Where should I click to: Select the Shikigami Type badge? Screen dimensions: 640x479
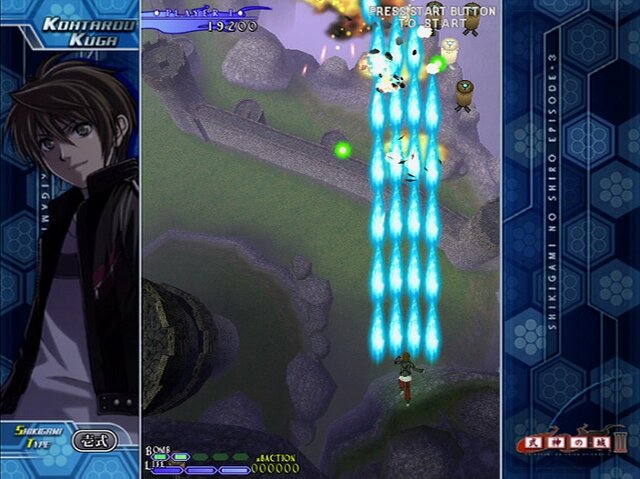97,439
